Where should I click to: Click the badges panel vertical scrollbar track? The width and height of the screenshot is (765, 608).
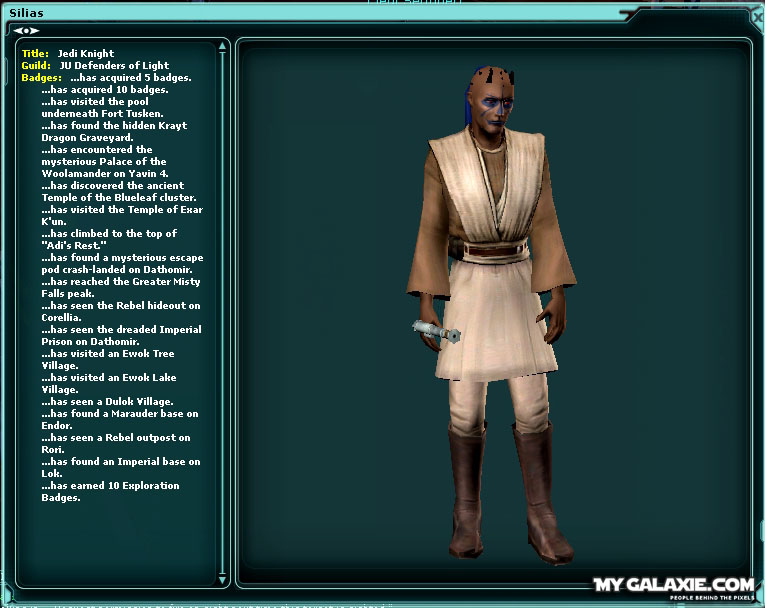pyautogui.click(x=224, y=300)
